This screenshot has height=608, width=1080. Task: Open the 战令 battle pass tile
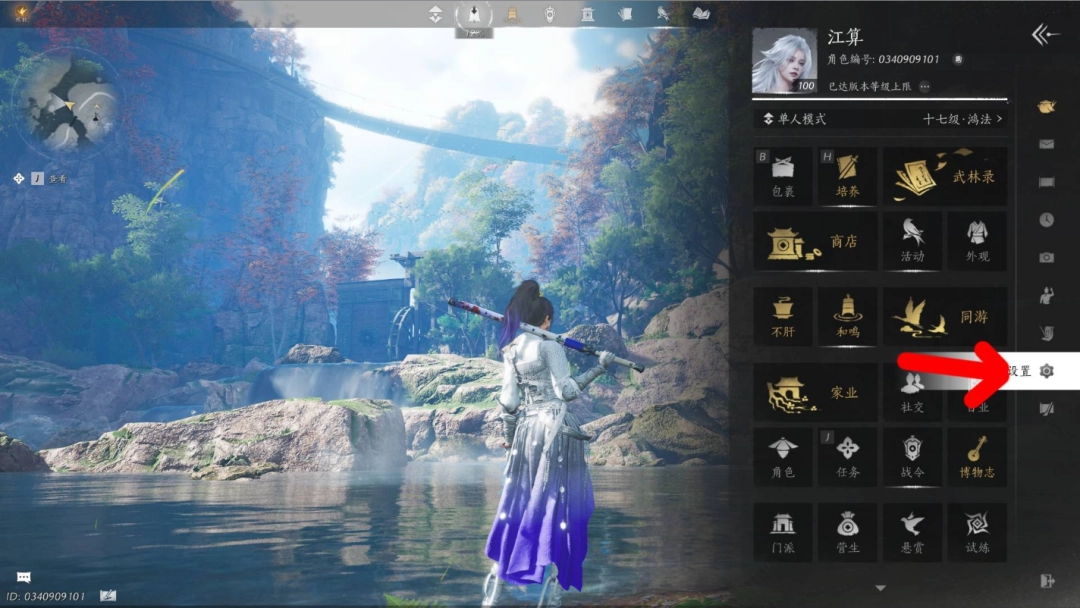coord(912,457)
